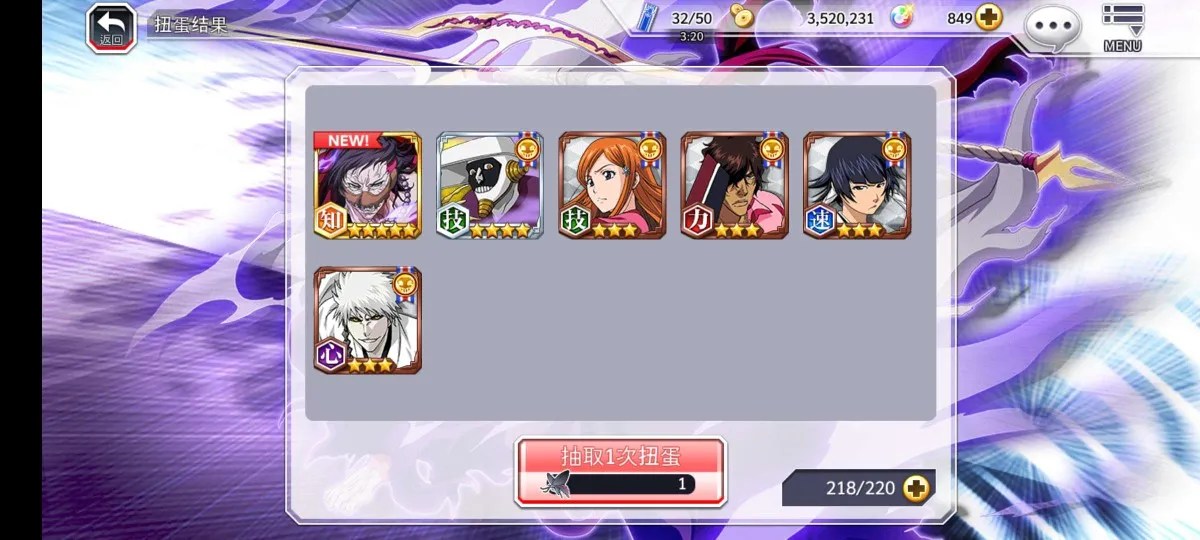The width and height of the screenshot is (1200, 540).
Task: Select the blue 速 dark-haired character card
Action: pos(857,185)
